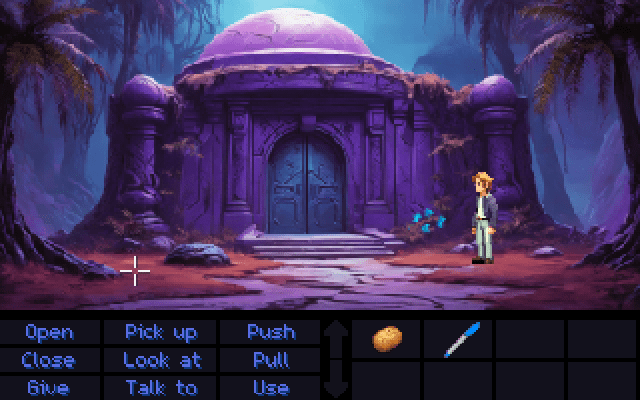
Task: Select the blue pen inventory item
Action: pos(460,340)
